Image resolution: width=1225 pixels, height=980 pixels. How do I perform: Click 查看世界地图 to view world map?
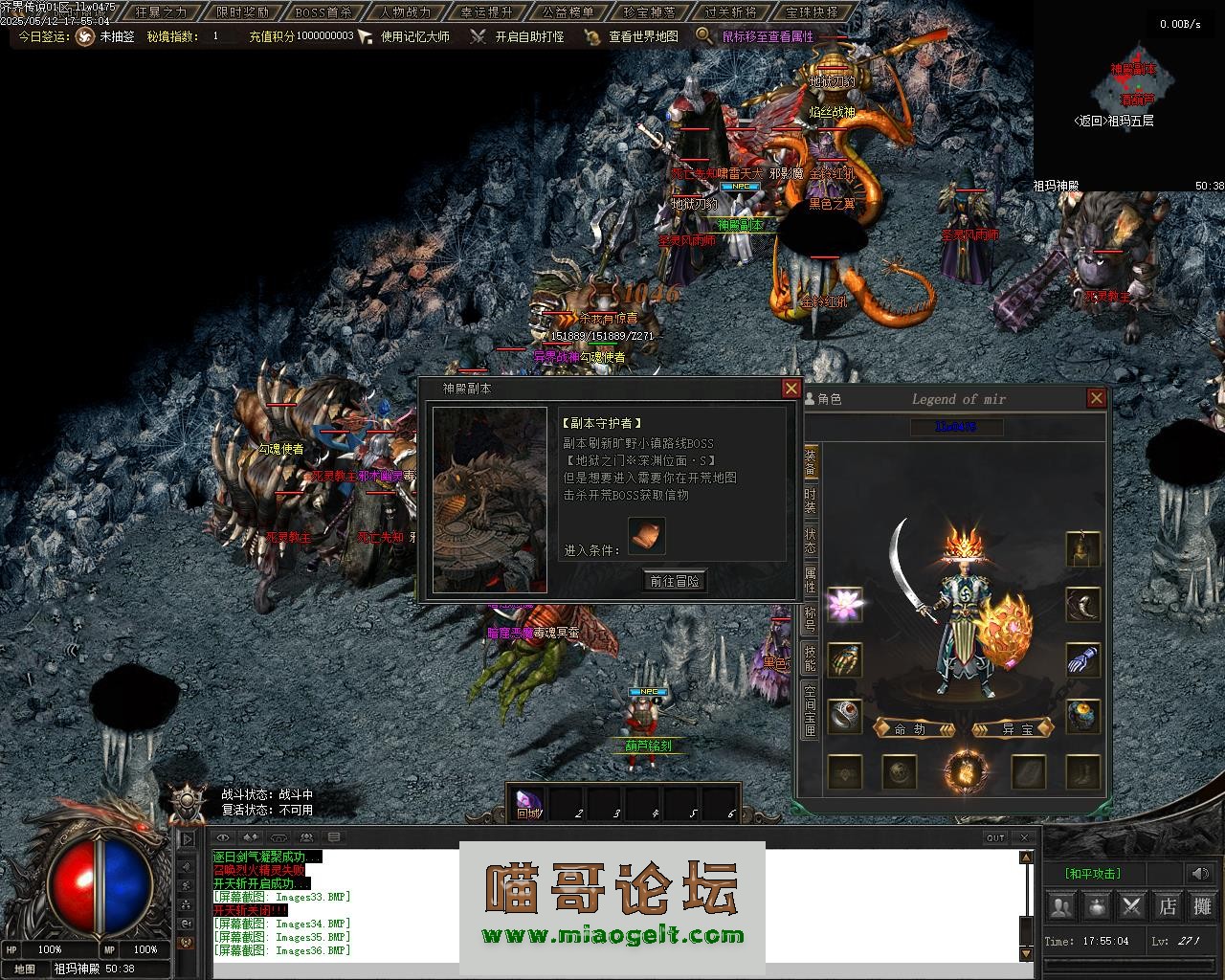pos(643,36)
